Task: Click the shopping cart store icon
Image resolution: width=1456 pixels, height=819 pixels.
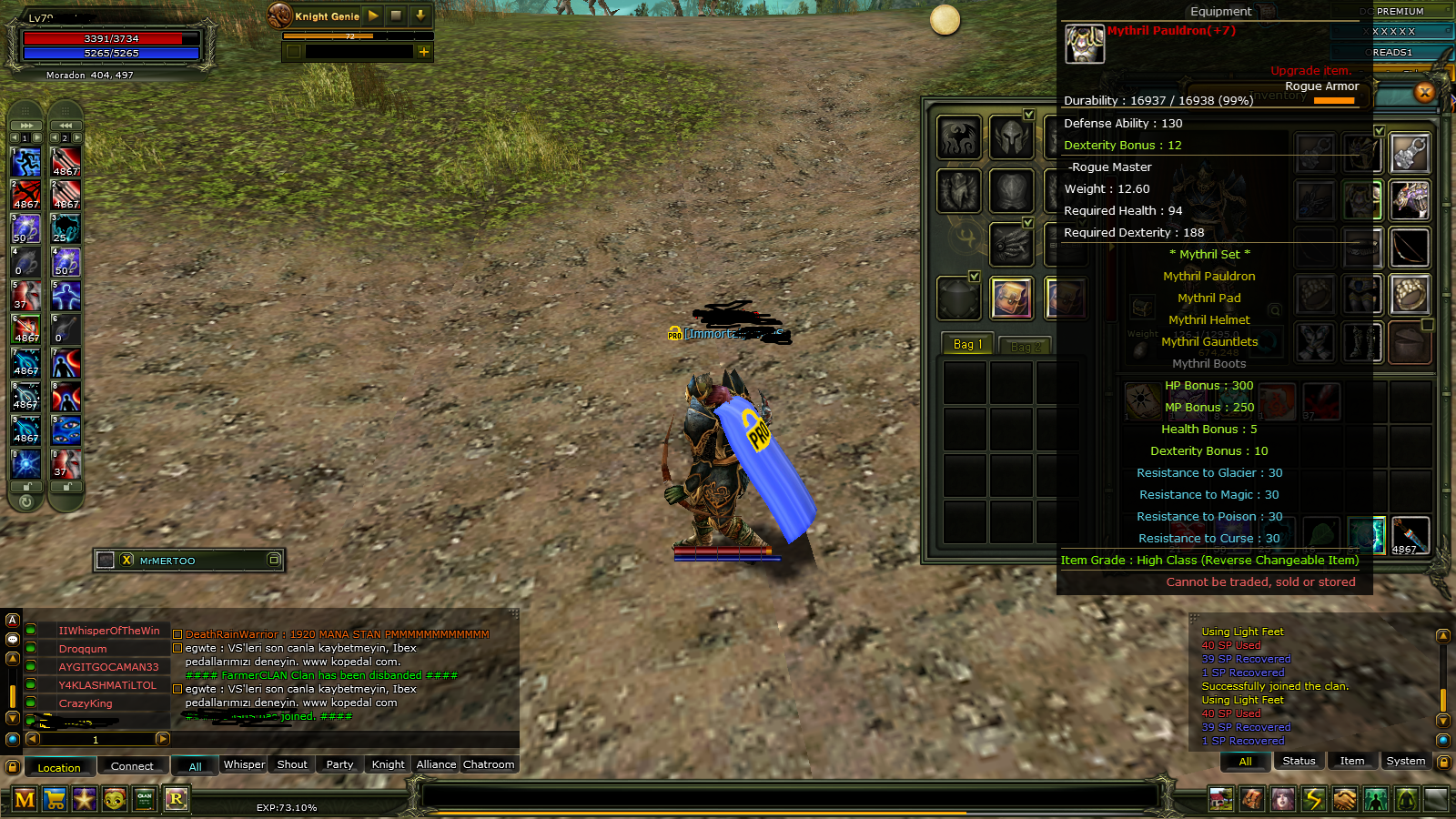Action: point(55,799)
